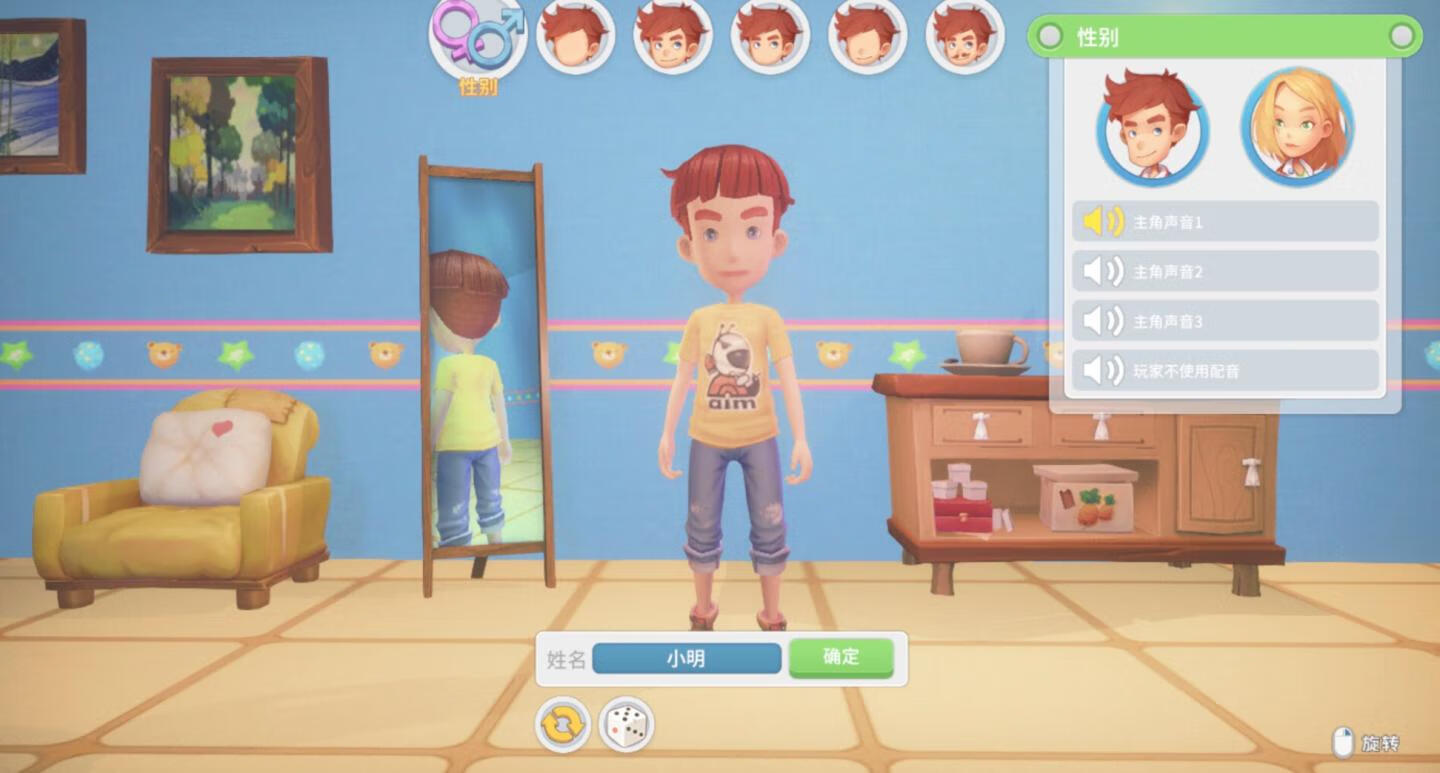Choose the blonde female character portrait
The height and width of the screenshot is (773, 1440).
[x=1297, y=126]
